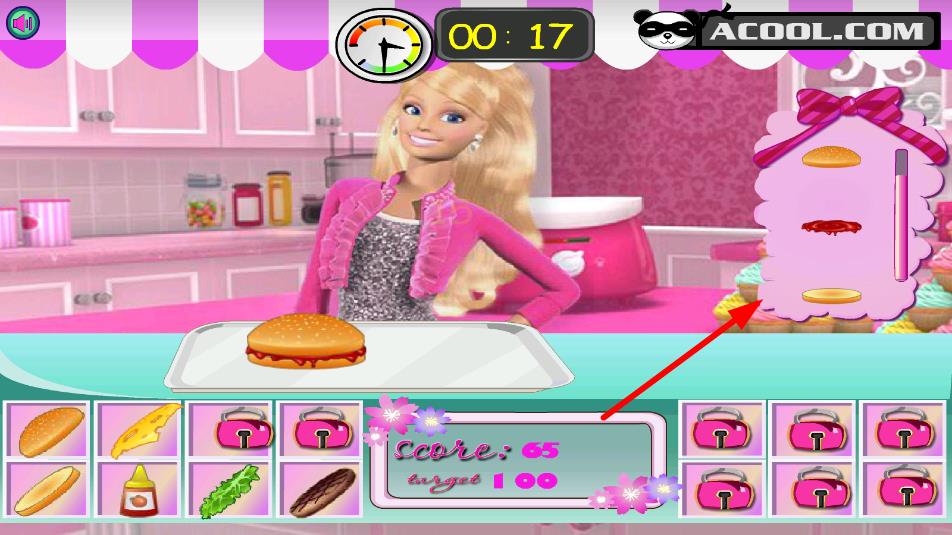
Task: Open the ACOOL.COM logo link
Action: (x=788, y=30)
